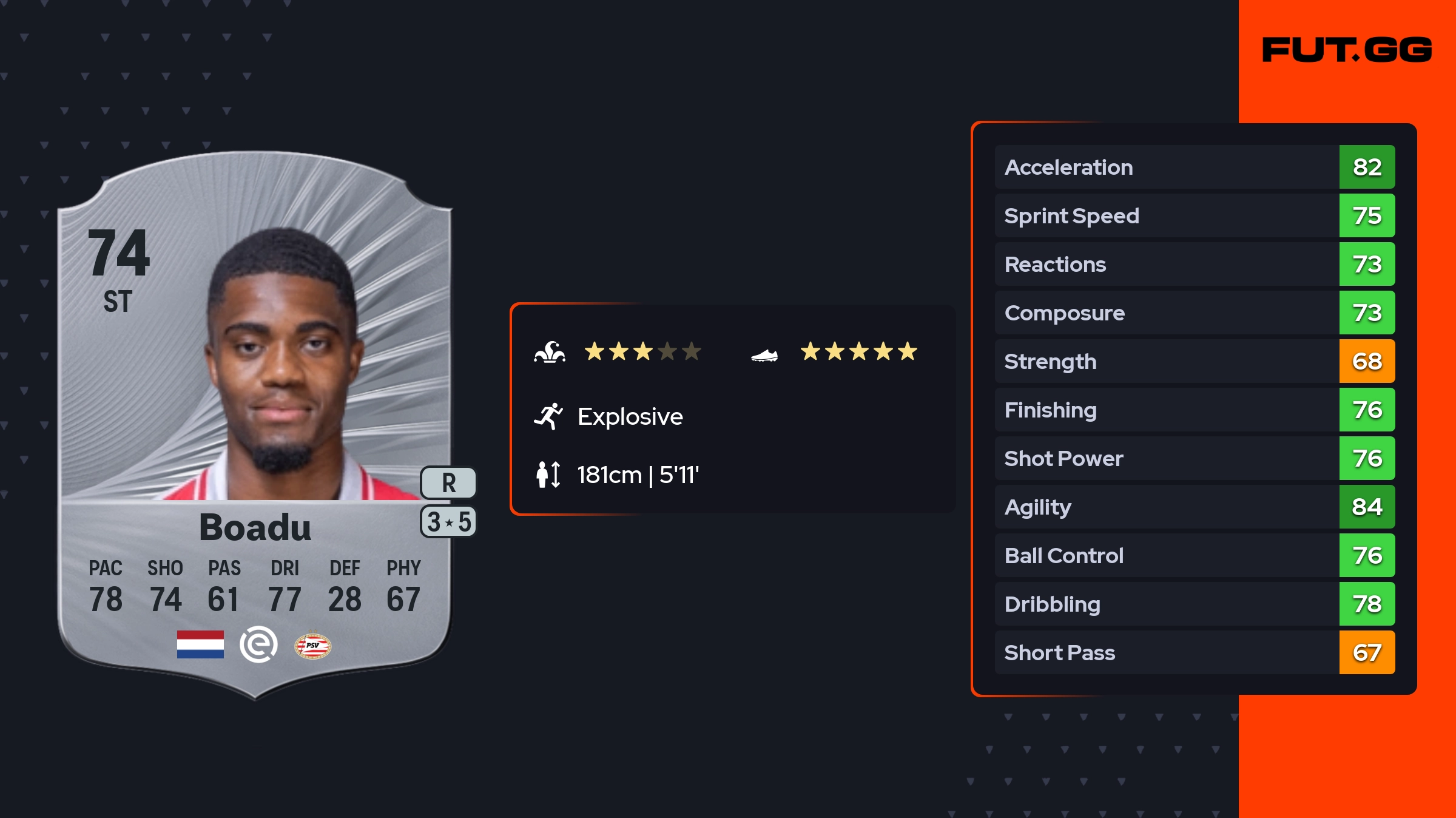Viewport: 1456px width, 818px height.
Task: Select the Short Pass stat row
Action: coord(1194,652)
